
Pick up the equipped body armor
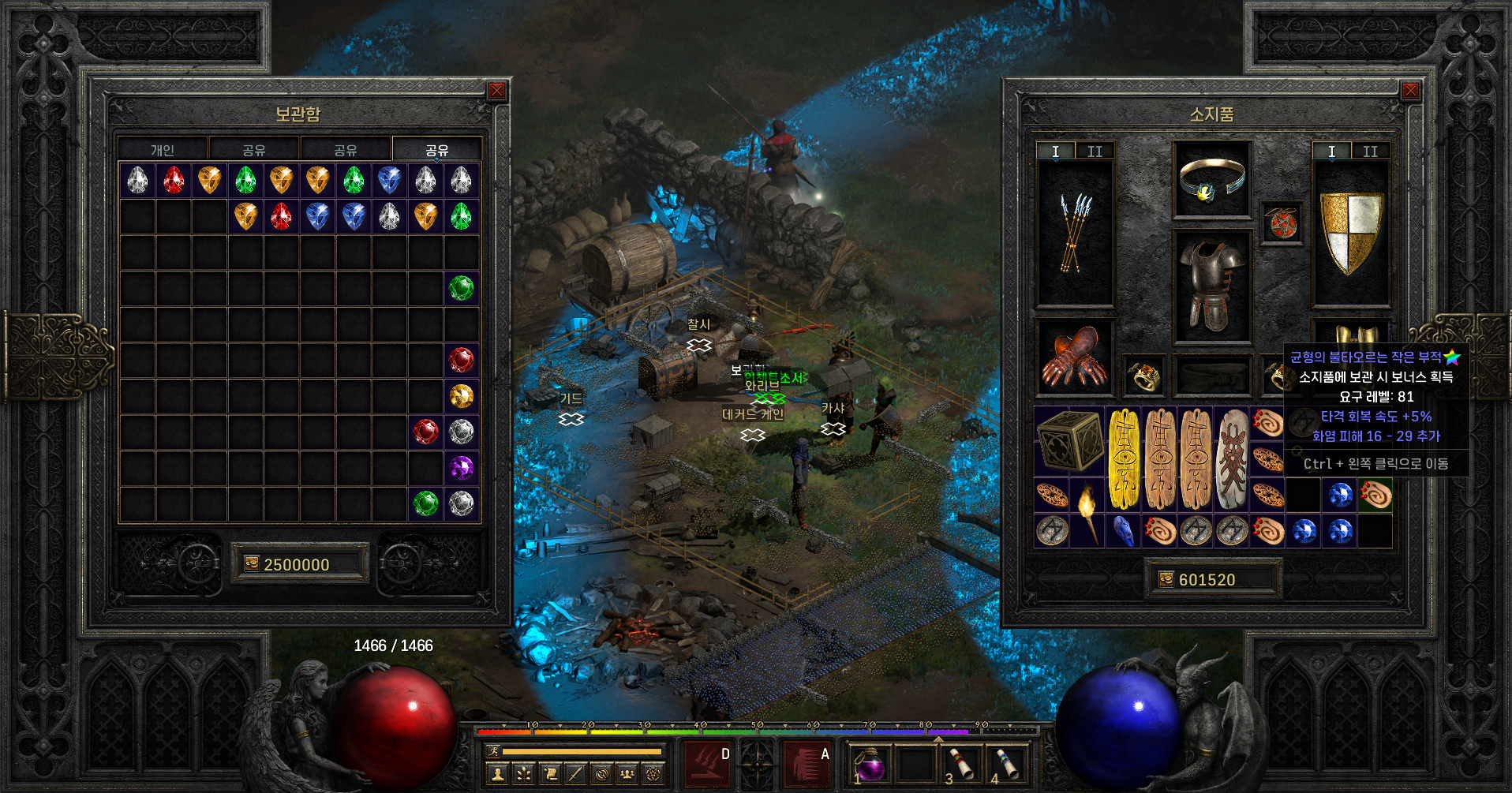1211,286
